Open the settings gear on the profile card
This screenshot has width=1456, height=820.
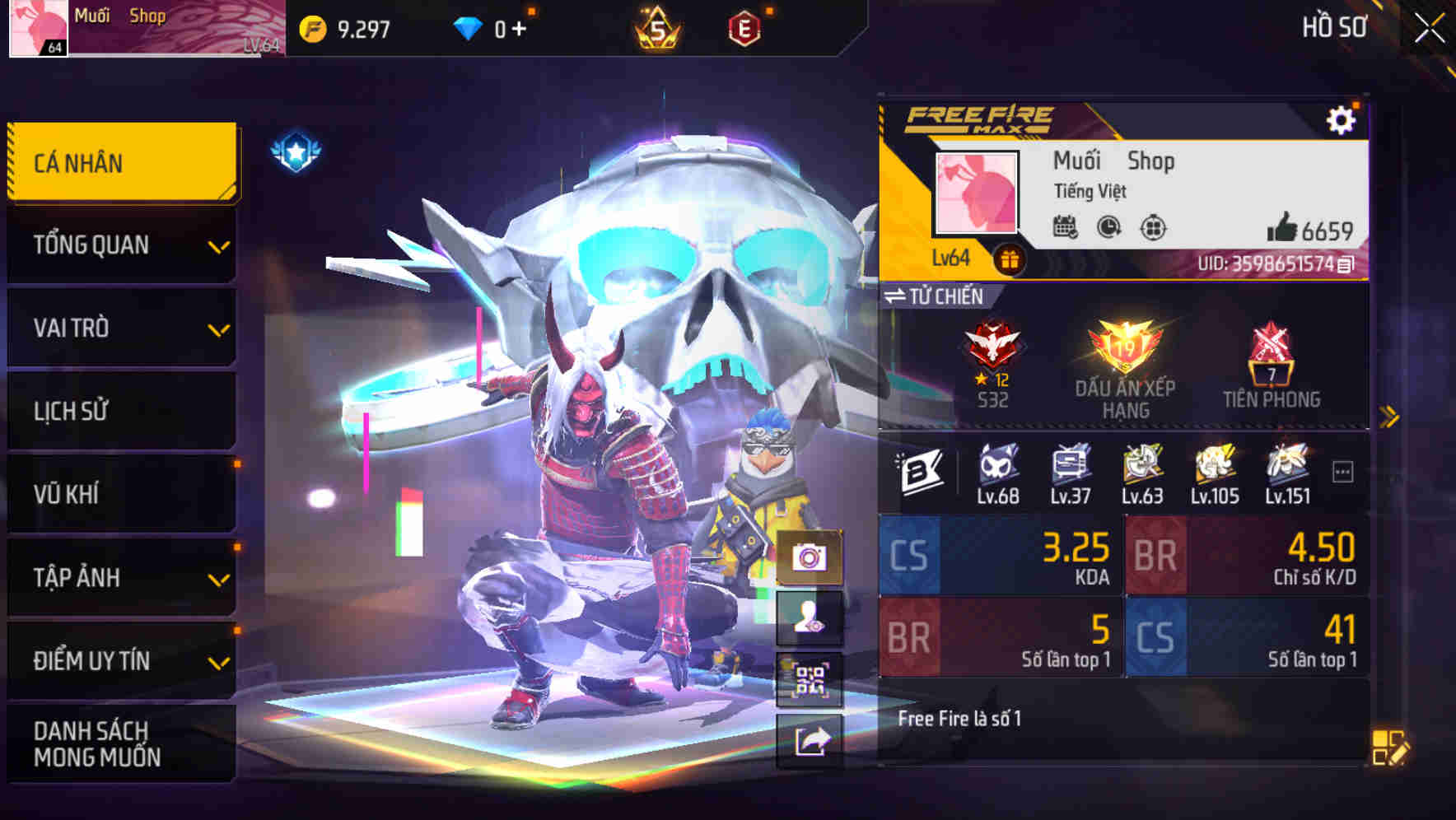tap(1342, 119)
